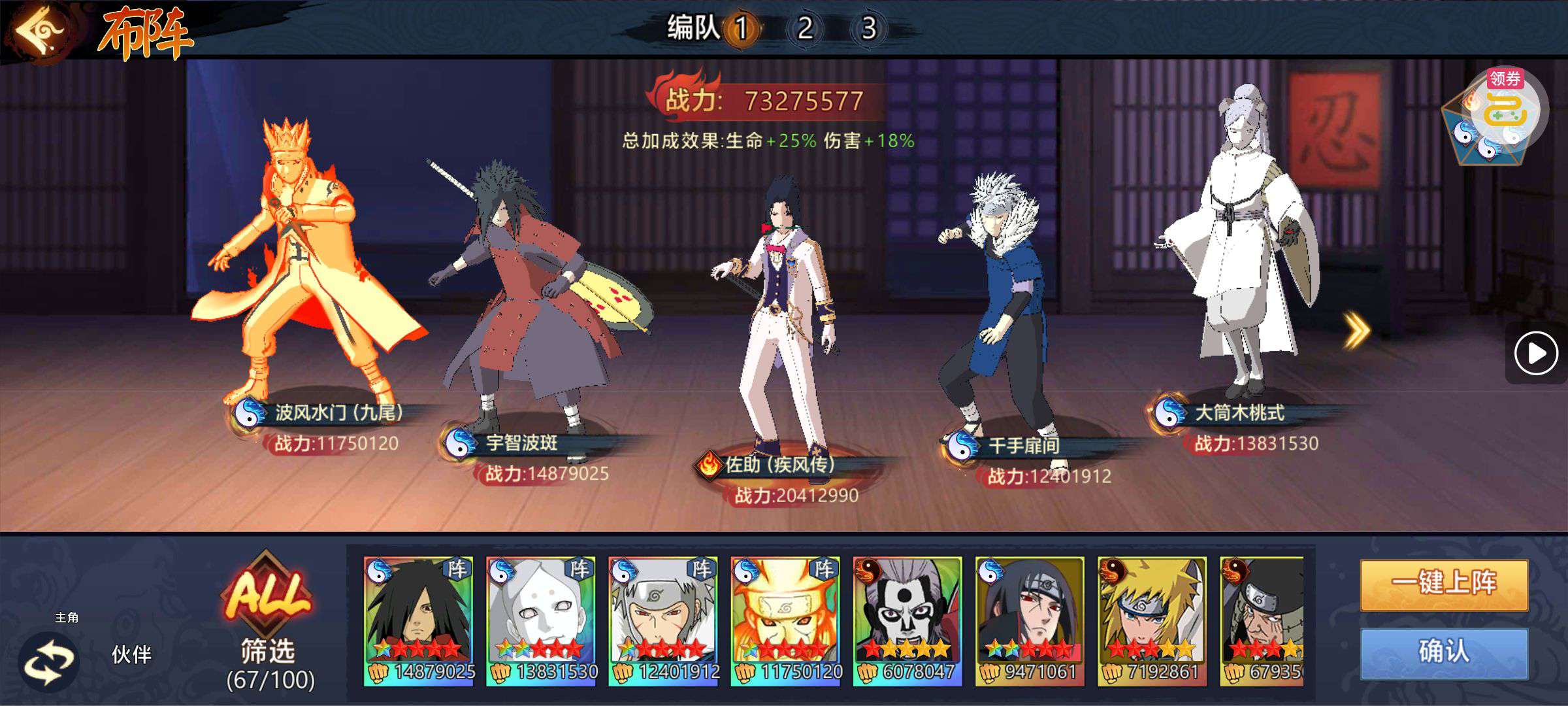1568x706 pixels.
Task: Open the ALL 筛选 filter
Action: coord(269,621)
